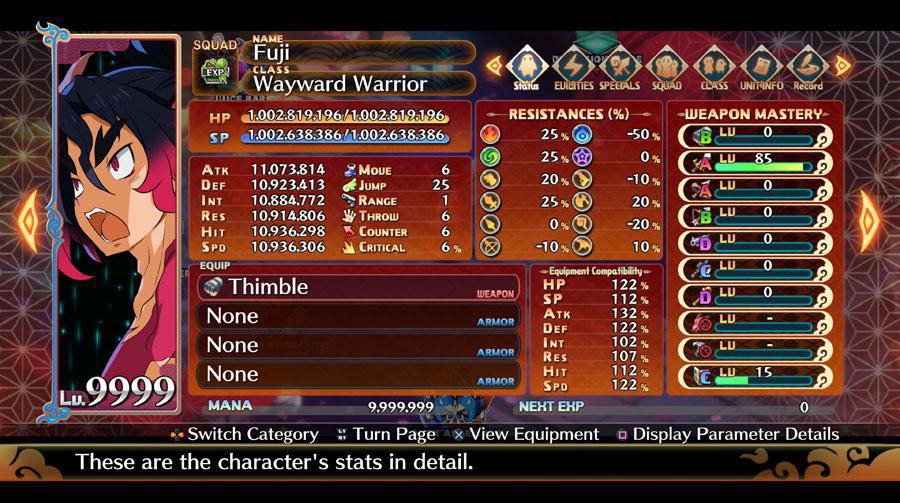This screenshot has width=900, height=503.
Task: Select the character name field Fuji
Action: click(x=360, y=52)
